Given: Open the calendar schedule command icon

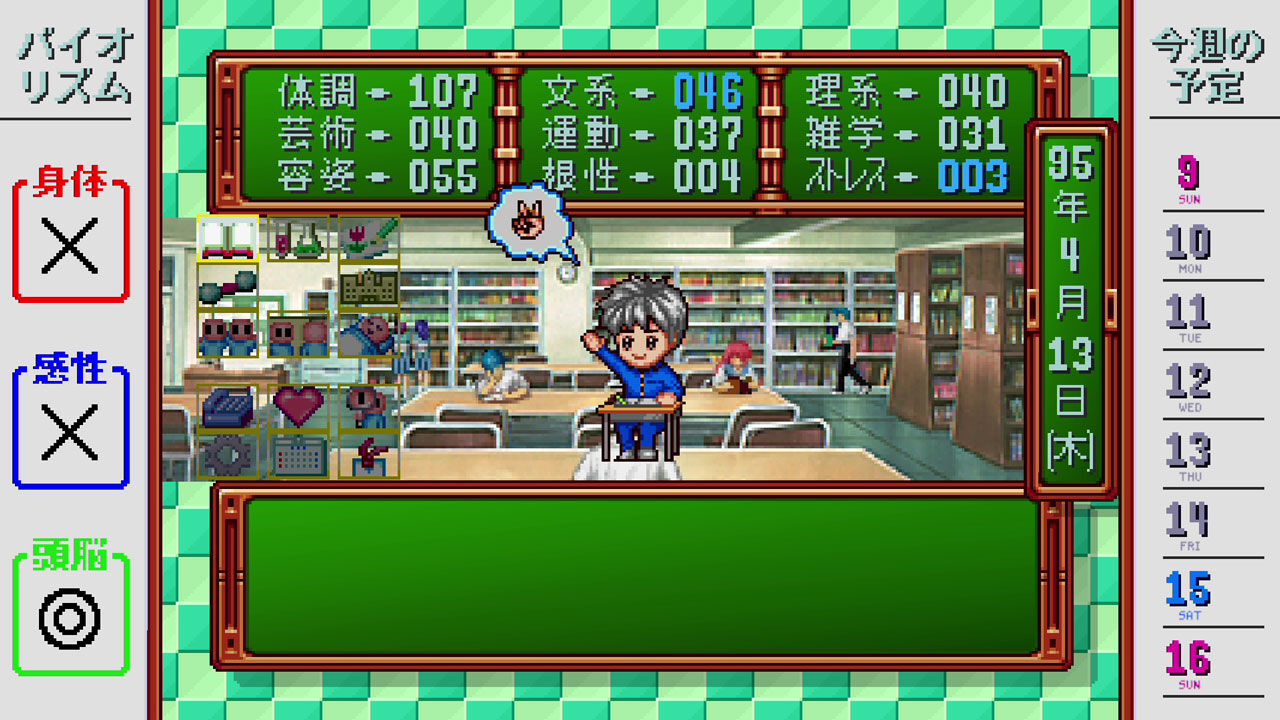Looking at the screenshot, I should (298, 454).
